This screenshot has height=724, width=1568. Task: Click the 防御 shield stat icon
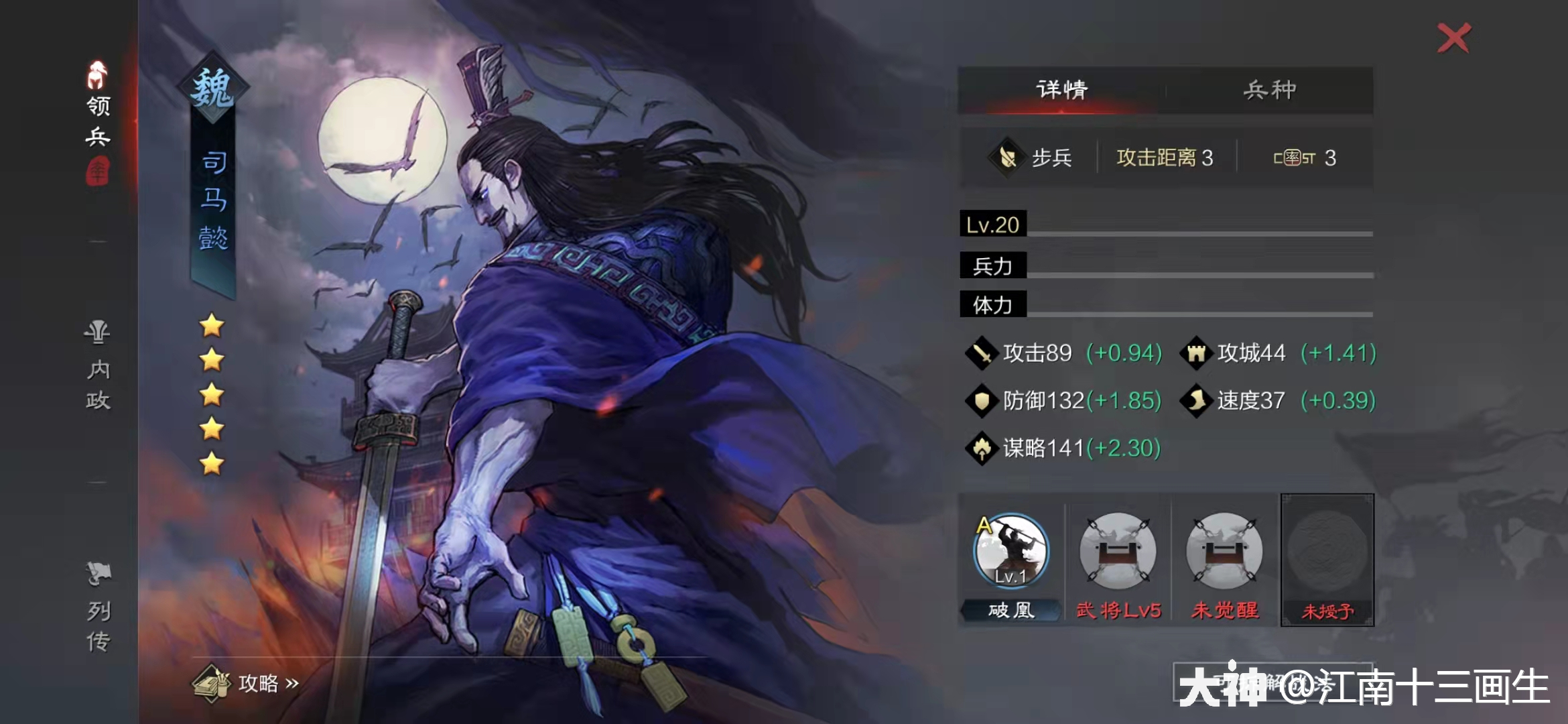(980, 400)
